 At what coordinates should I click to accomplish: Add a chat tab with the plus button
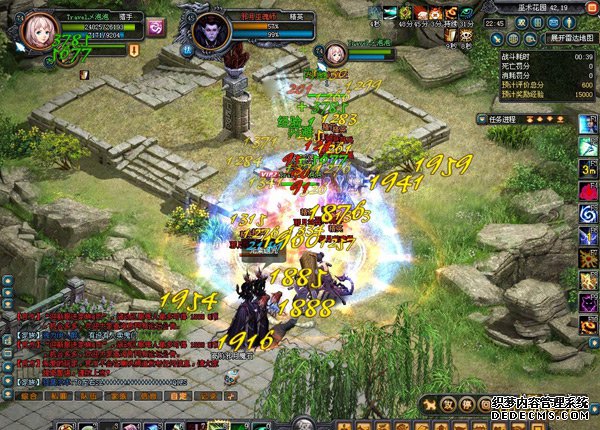point(233,395)
